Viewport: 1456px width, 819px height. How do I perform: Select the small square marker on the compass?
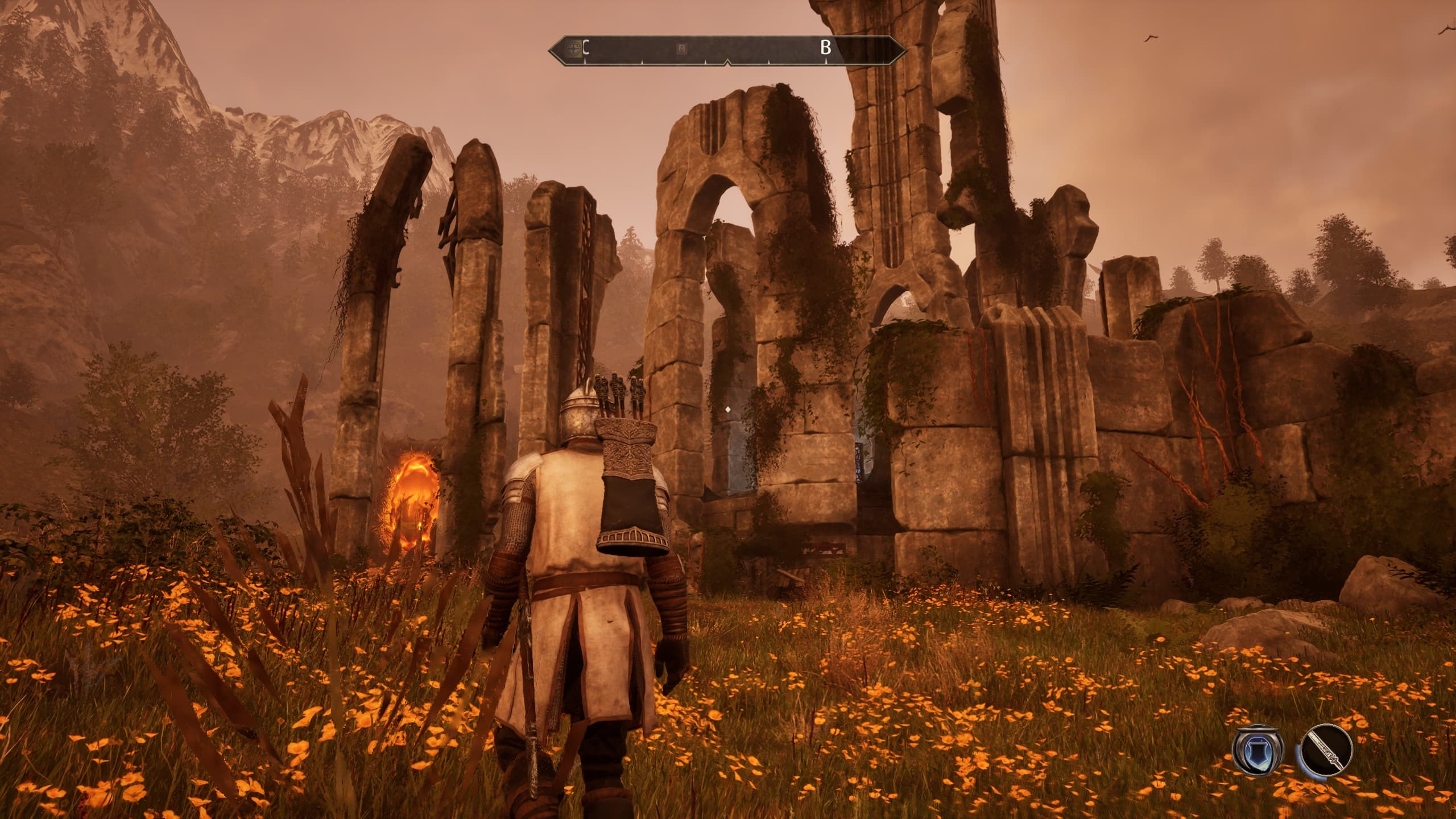[x=681, y=49]
